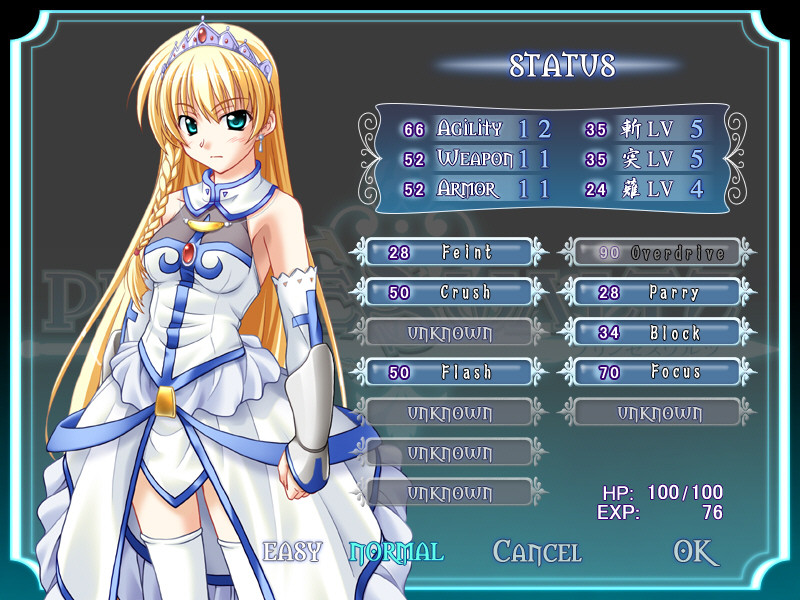
Task: Choose the Cancel option
Action: (x=537, y=552)
